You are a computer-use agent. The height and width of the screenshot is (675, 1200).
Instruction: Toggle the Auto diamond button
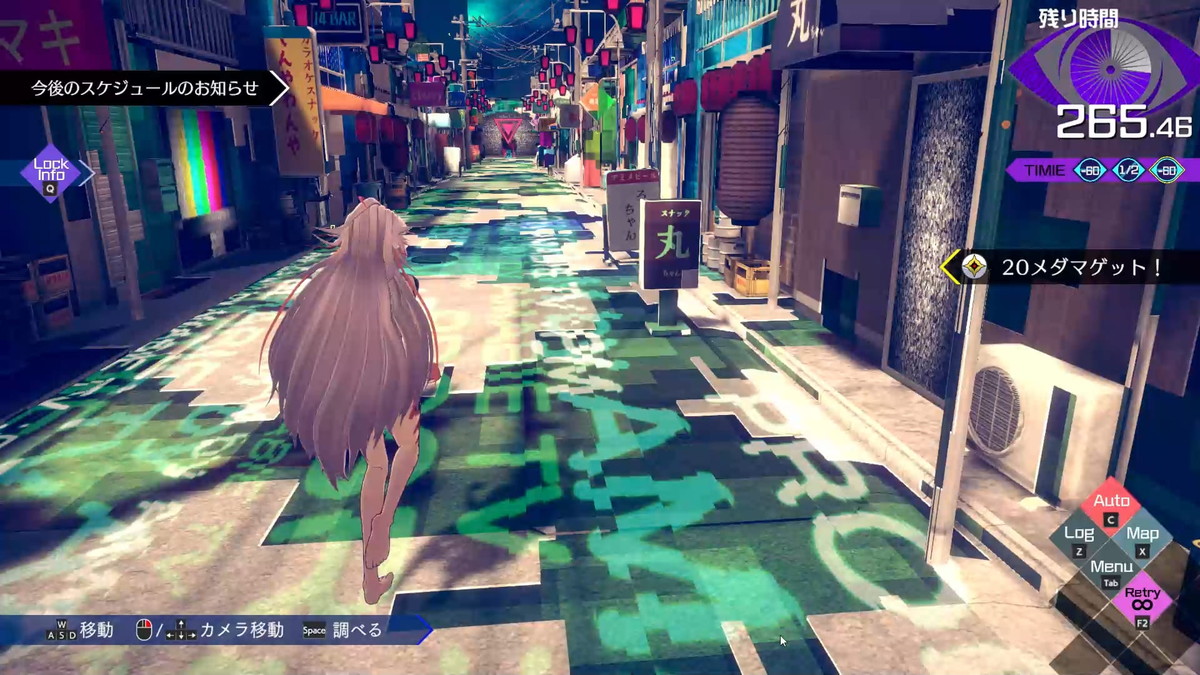pos(1111,505)
